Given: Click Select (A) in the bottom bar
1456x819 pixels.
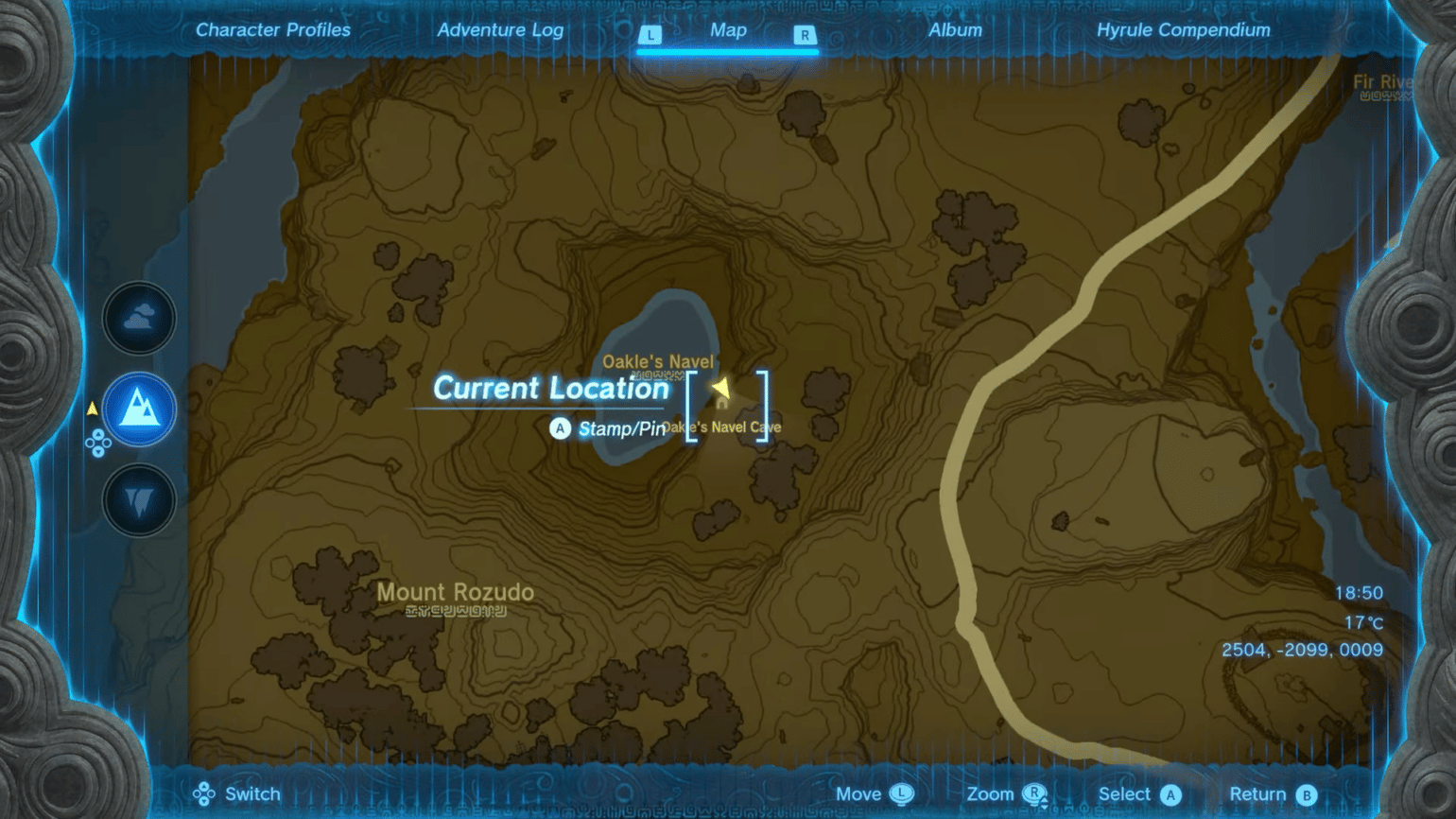Looking at the screenshot, I should [1139, 794].
